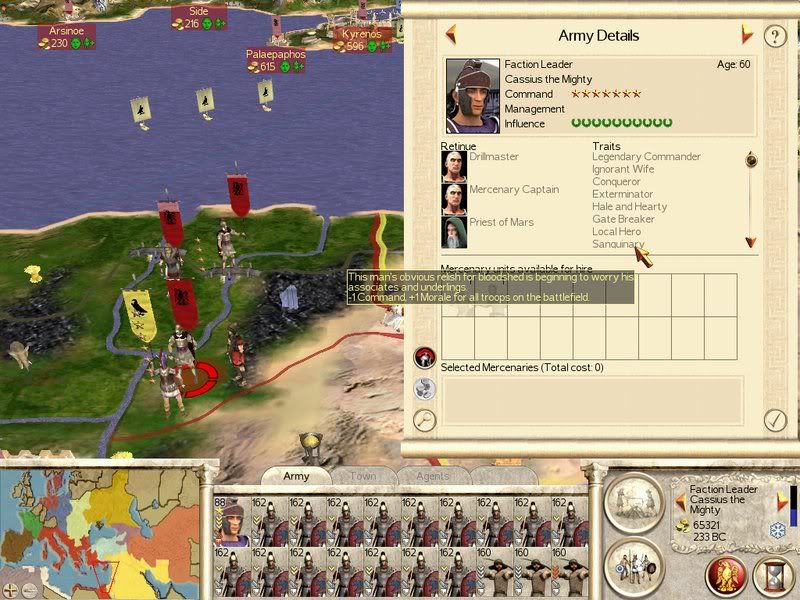Go to the previous character with the left arrow

click(451, 35)
